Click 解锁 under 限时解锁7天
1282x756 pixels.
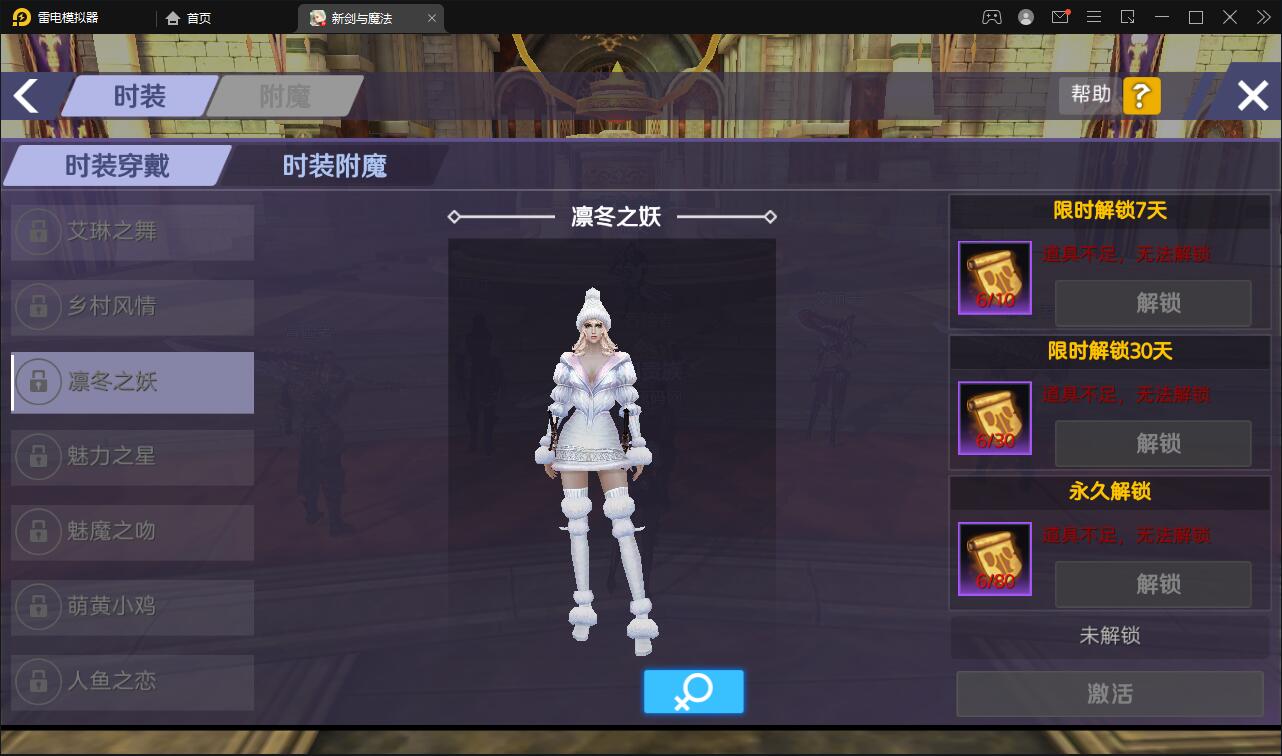[x=1152, y=303]
